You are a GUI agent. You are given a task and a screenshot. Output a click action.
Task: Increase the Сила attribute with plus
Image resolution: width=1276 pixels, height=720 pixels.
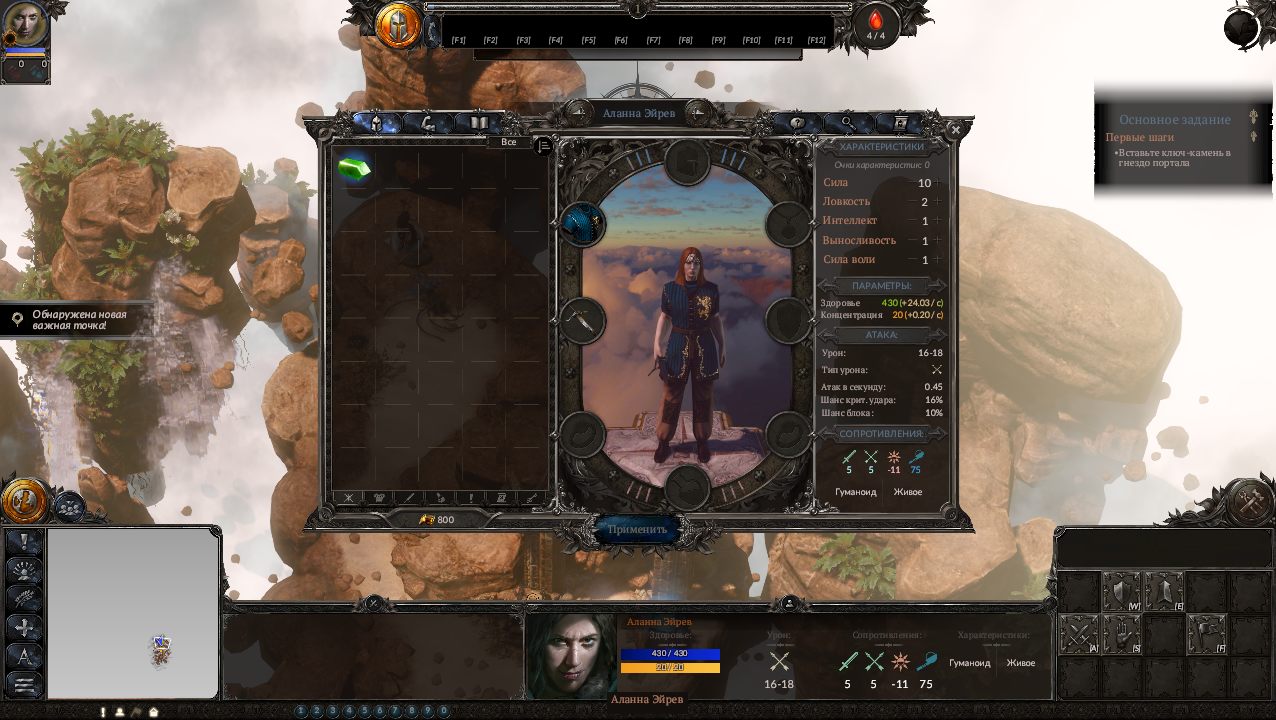940,183
